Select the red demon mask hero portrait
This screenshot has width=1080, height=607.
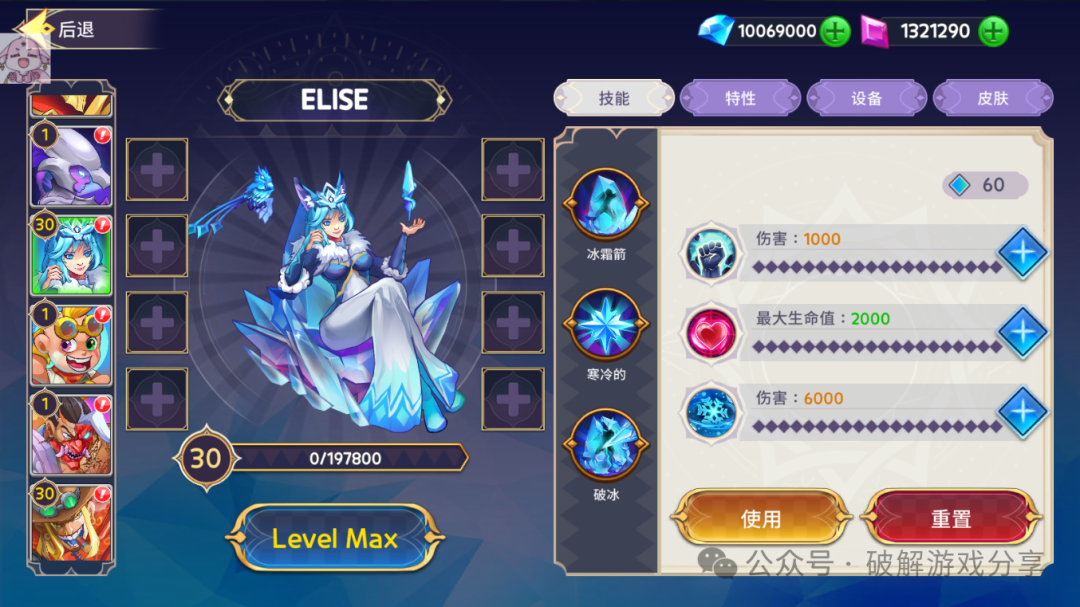[72, 432]
